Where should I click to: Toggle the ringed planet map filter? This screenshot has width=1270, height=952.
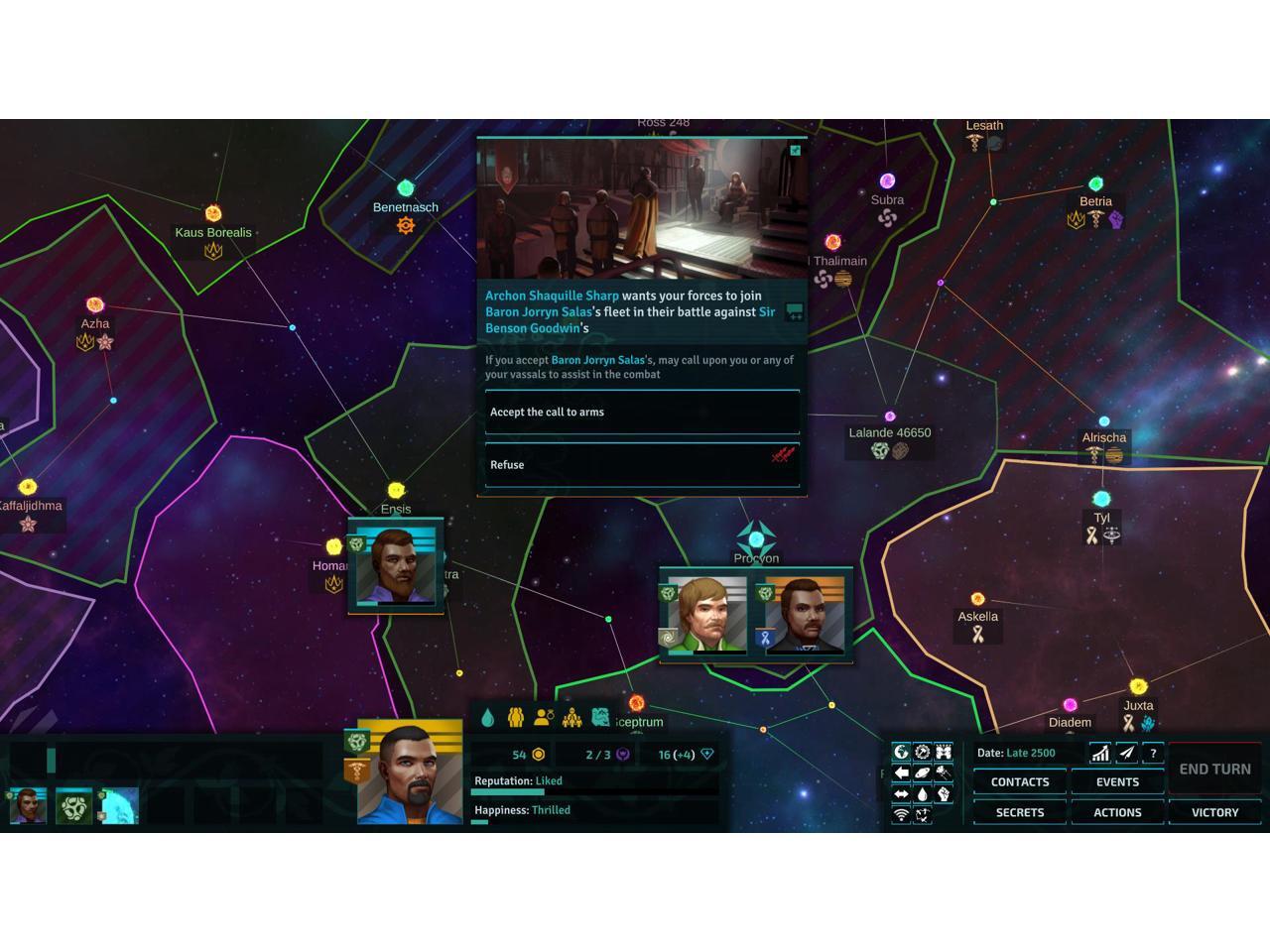click(x=923, y=773)
